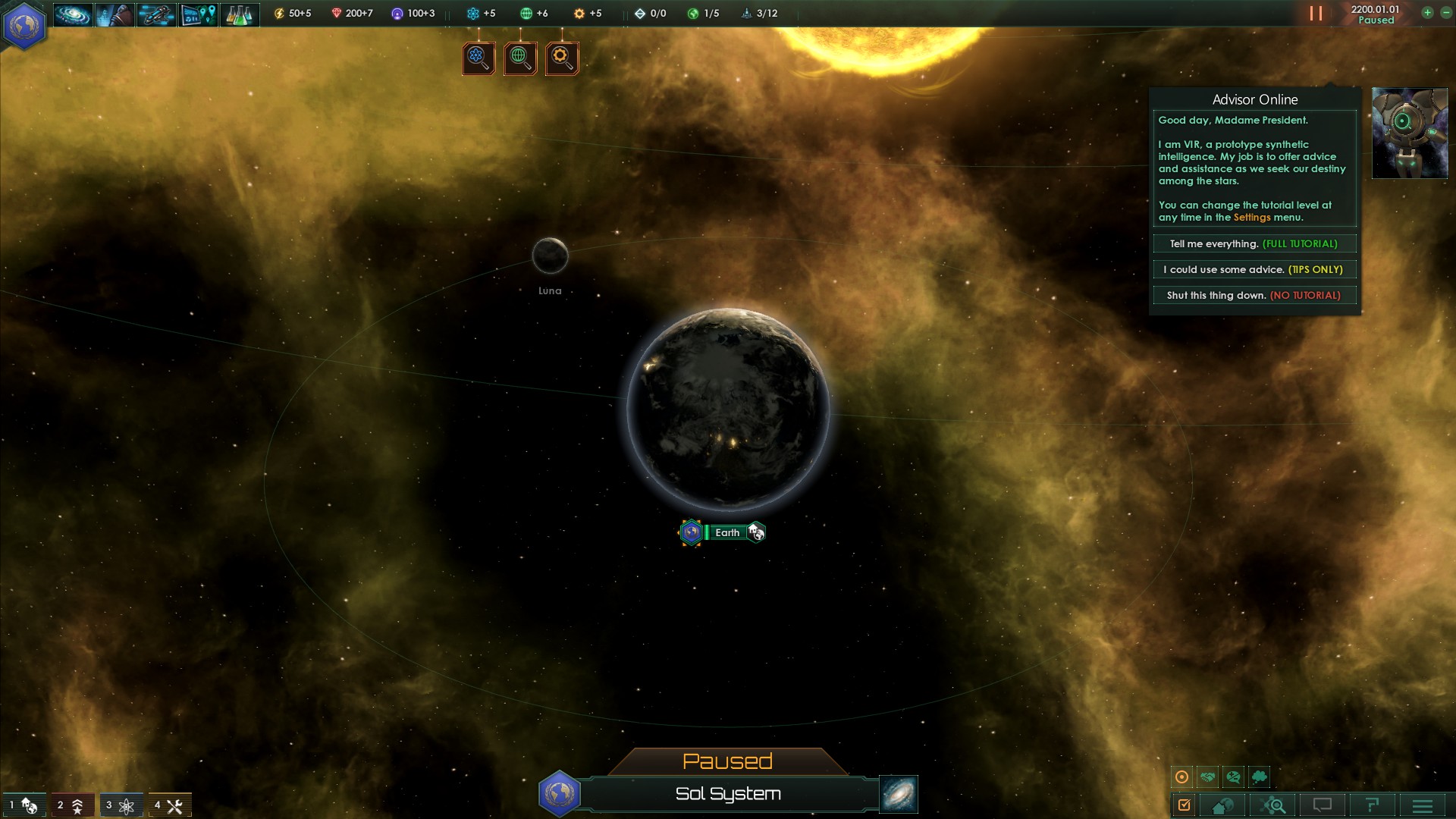Toggle the handshake diplomatic map mode
Screen dimensions: 1456x819
tap(1207, 777)
